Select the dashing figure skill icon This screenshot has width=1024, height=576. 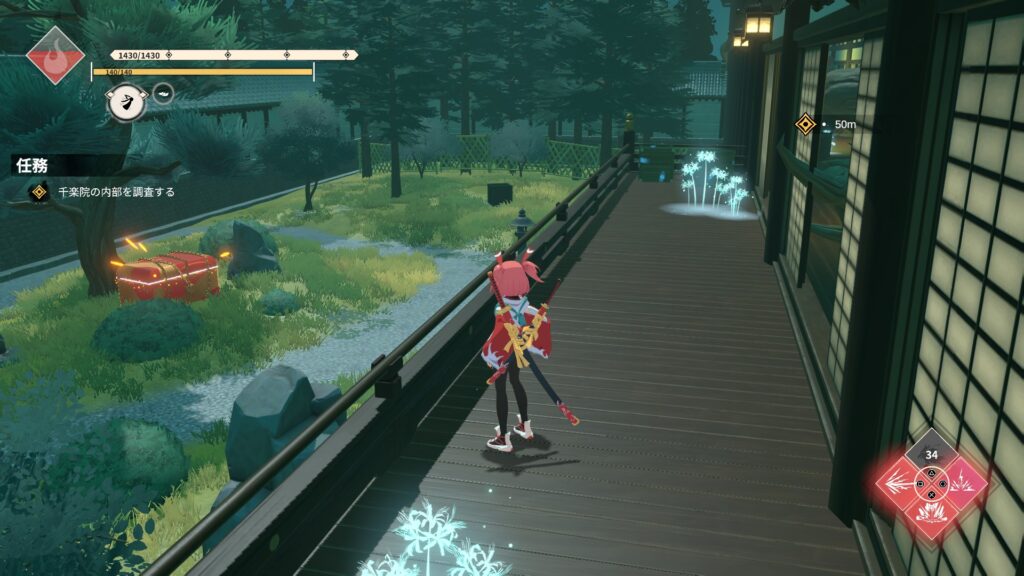click(x=125, y=101)
